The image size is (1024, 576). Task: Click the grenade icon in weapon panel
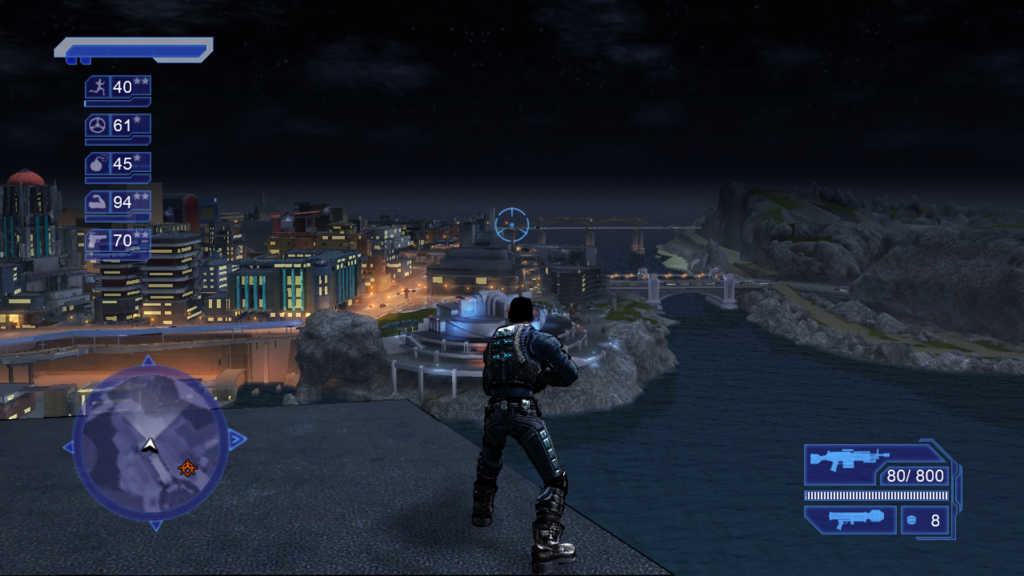910,520
